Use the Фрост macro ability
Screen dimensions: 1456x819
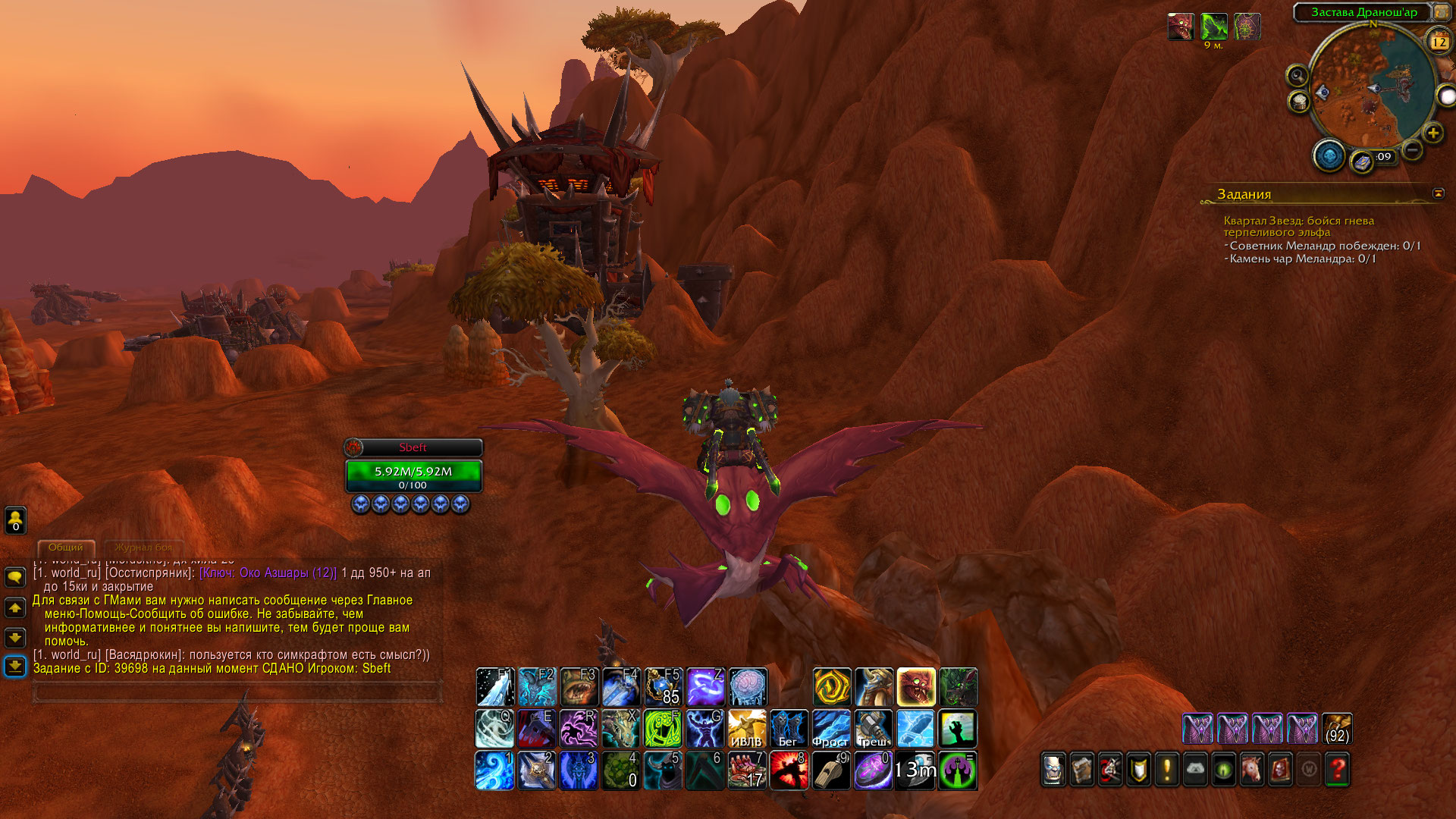(x=831, y=729)
